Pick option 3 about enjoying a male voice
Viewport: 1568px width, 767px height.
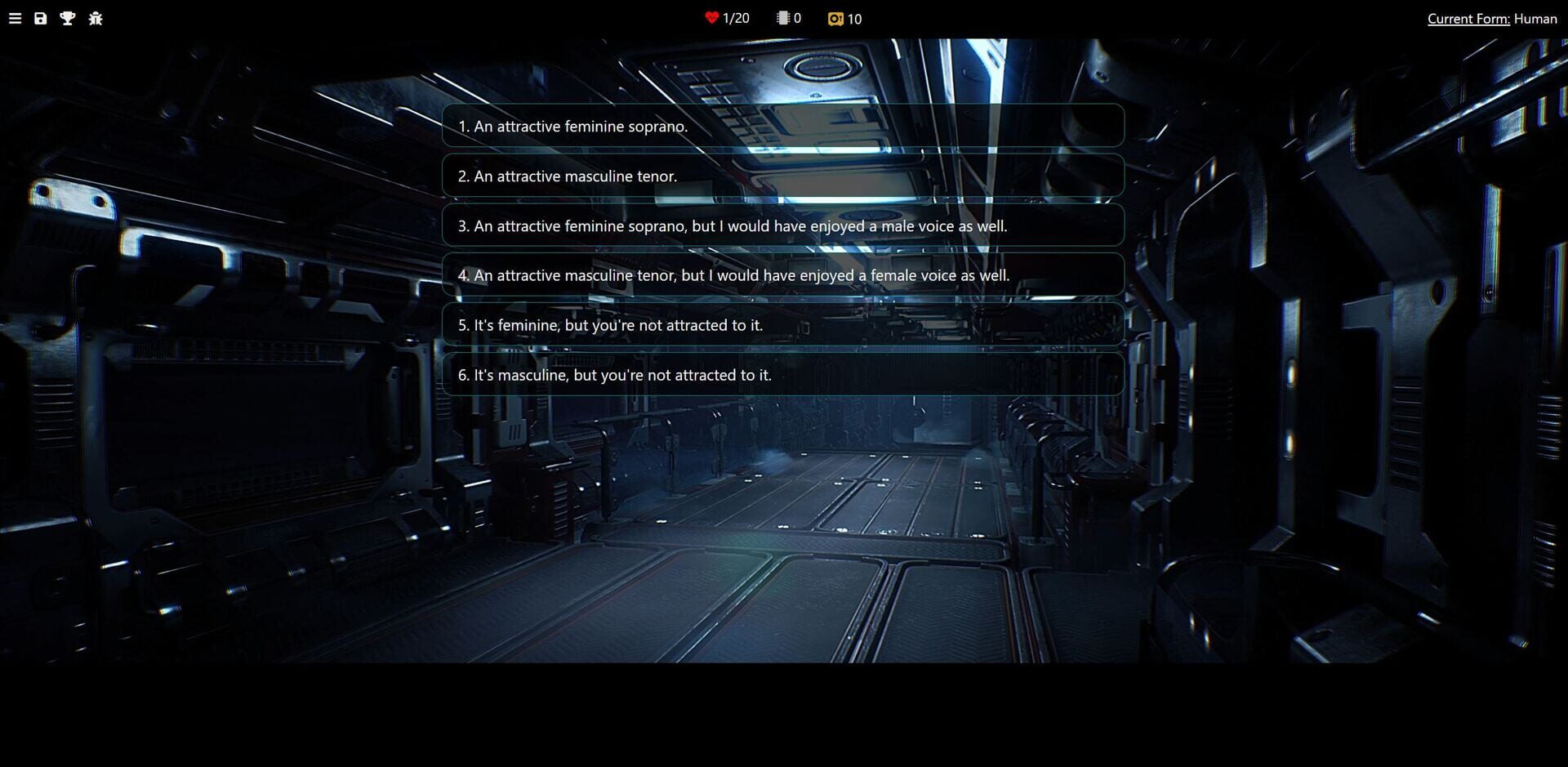[x=782, y=225]
